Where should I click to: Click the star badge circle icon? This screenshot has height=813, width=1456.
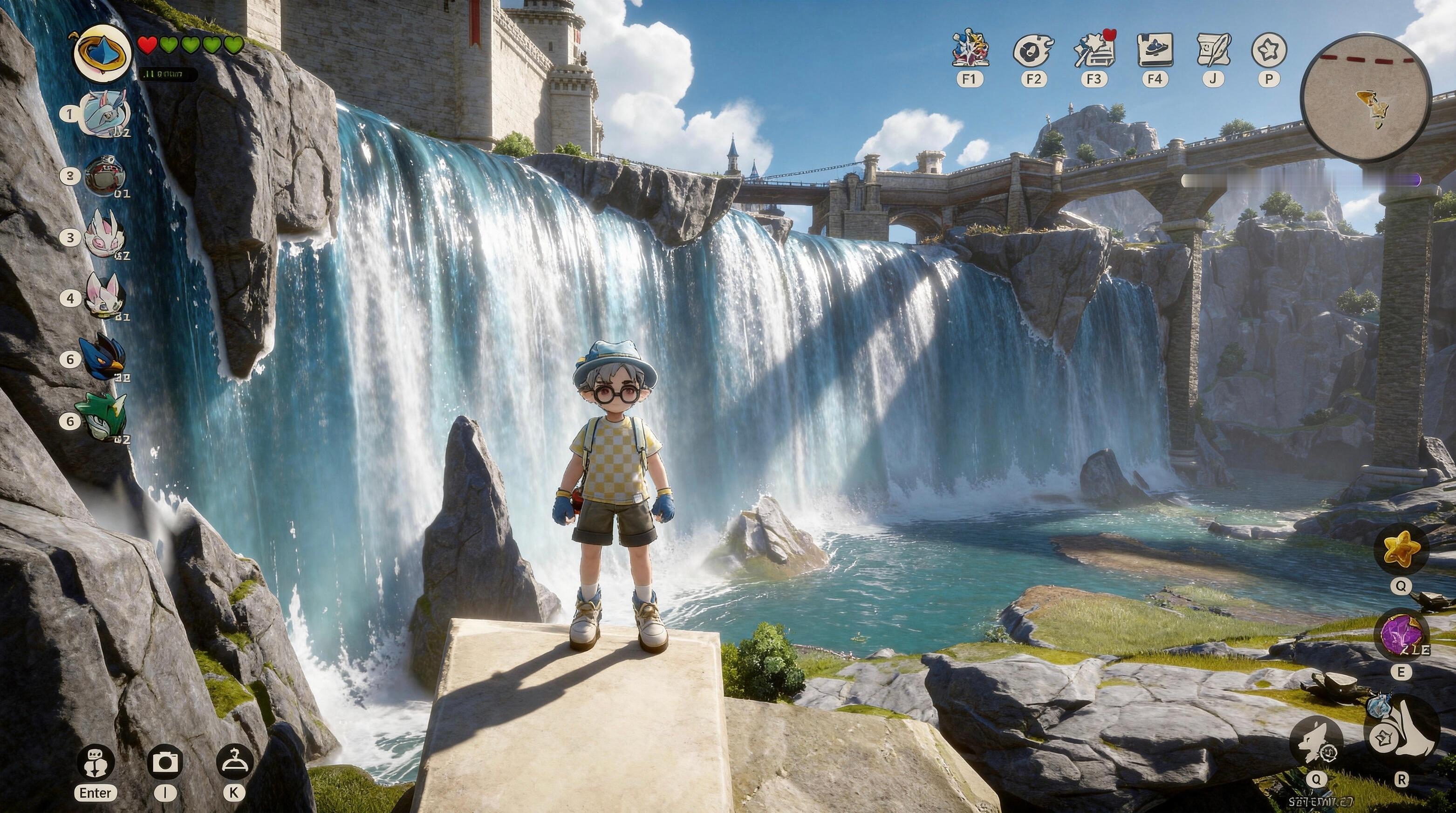tap(1269, 50)
